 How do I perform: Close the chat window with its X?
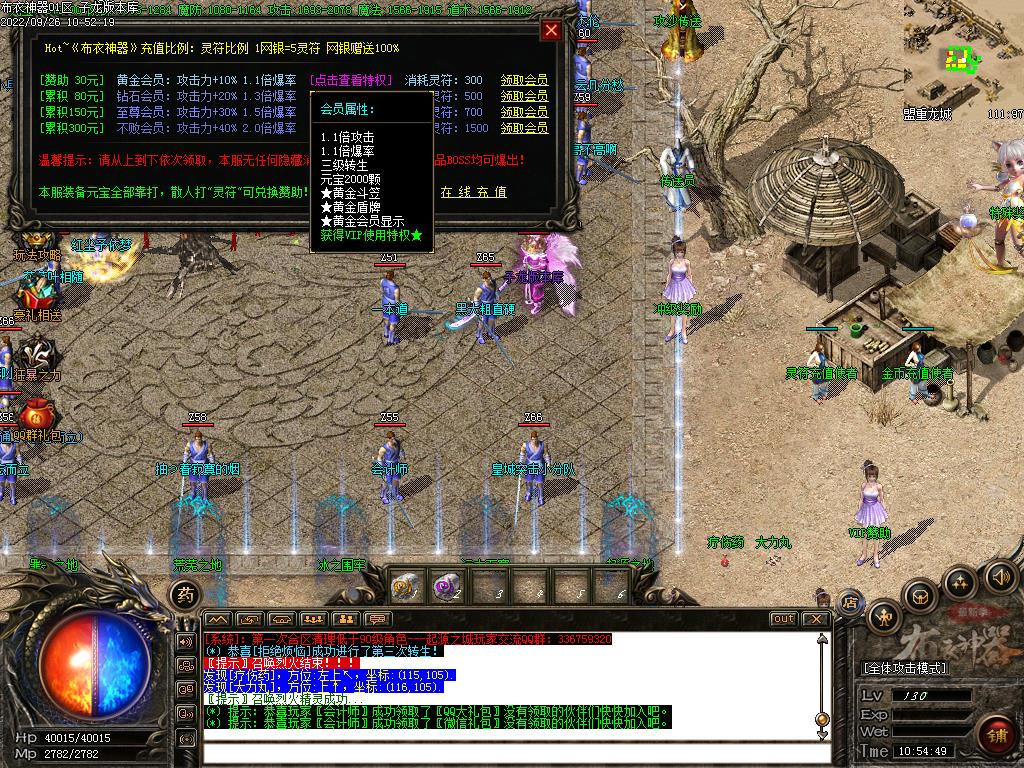[816, 619]
